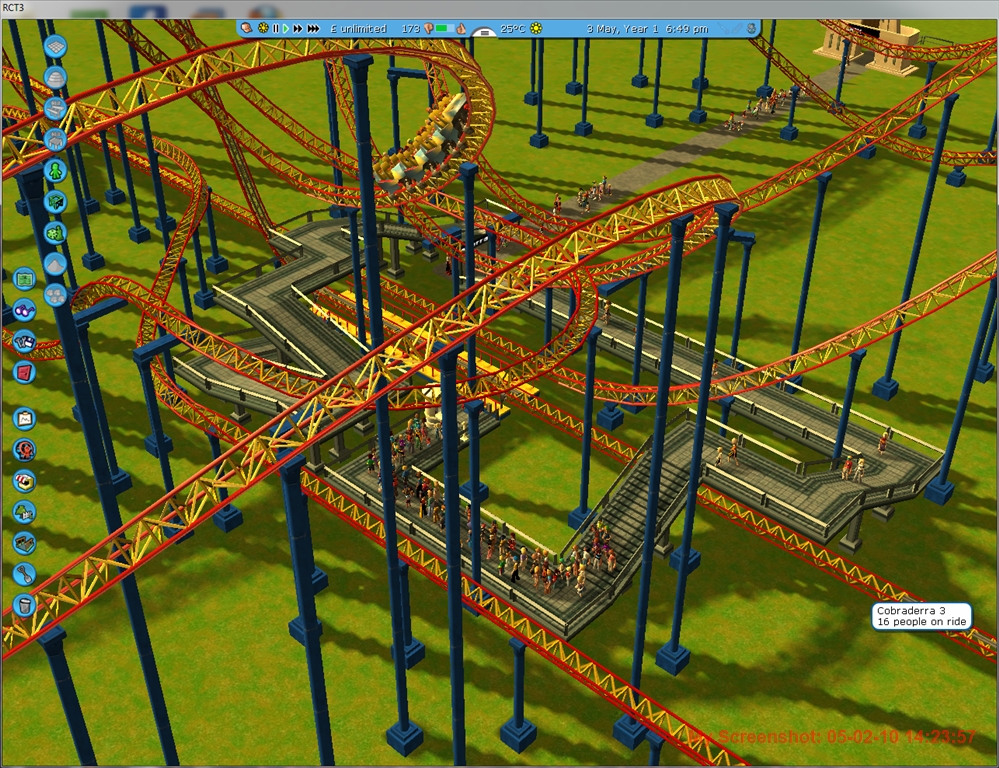Screen dimensions: 999x768
Task: Select the shovel terrain tools icon
Action: (x=25, y=574)
